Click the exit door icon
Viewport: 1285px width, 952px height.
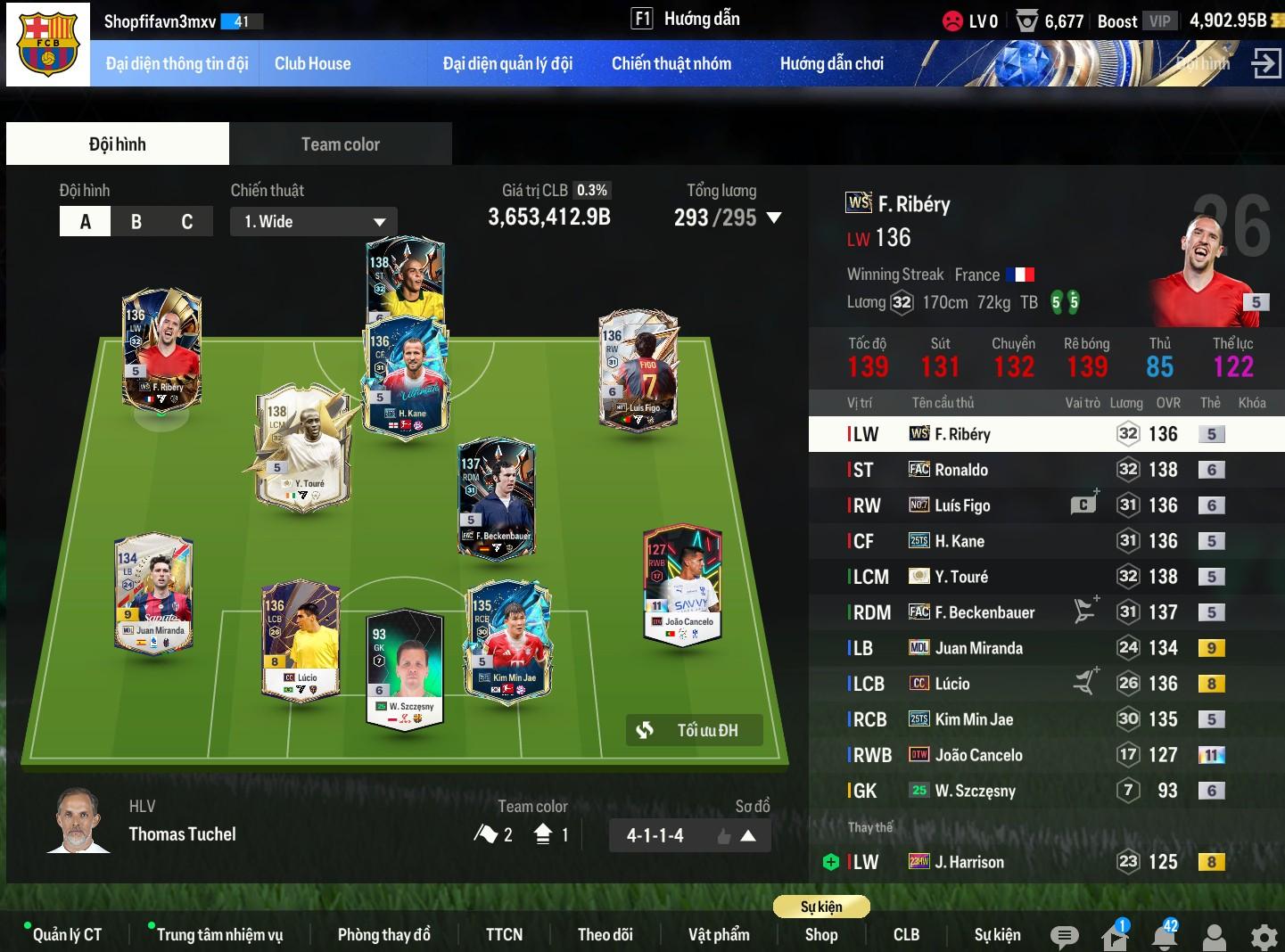tap(1265, 63)
